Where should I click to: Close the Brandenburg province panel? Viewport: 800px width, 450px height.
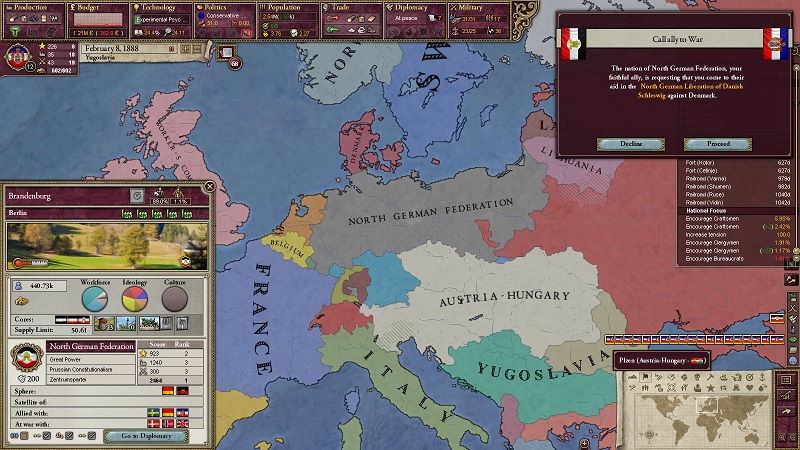[x=209, y=187]
